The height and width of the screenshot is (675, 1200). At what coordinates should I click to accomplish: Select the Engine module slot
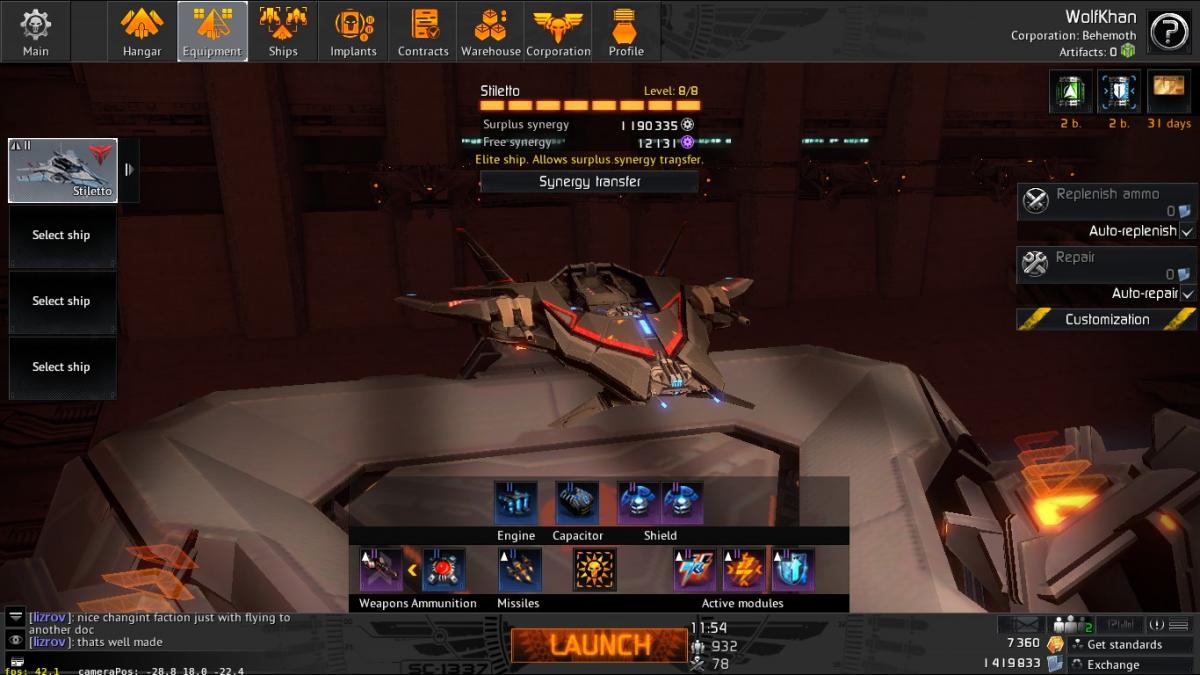[x=516, y=503]
